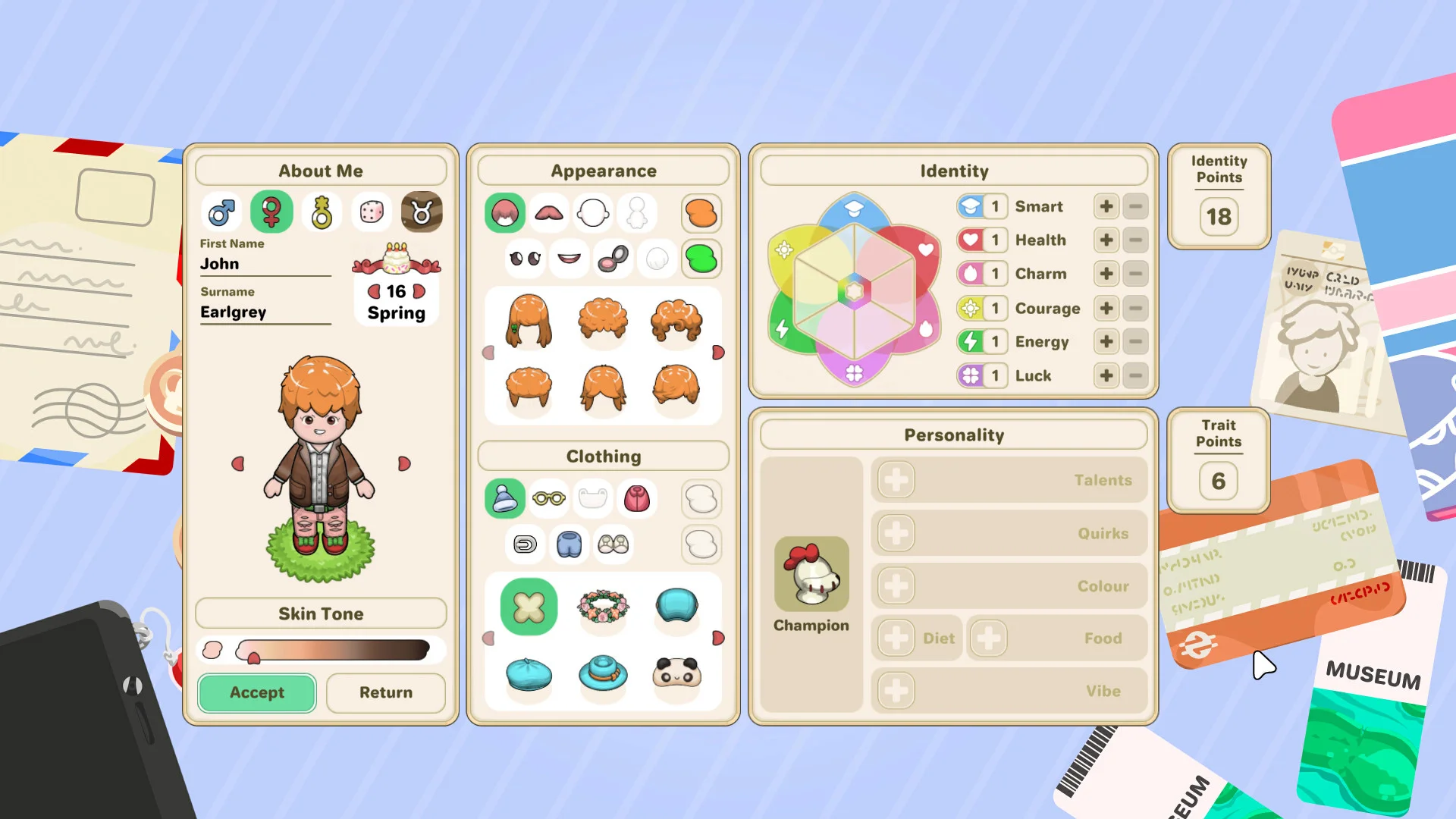Open the eyes customization category
The width and height of the screenshot is (1456, 819).
click(x=526, y=258)
